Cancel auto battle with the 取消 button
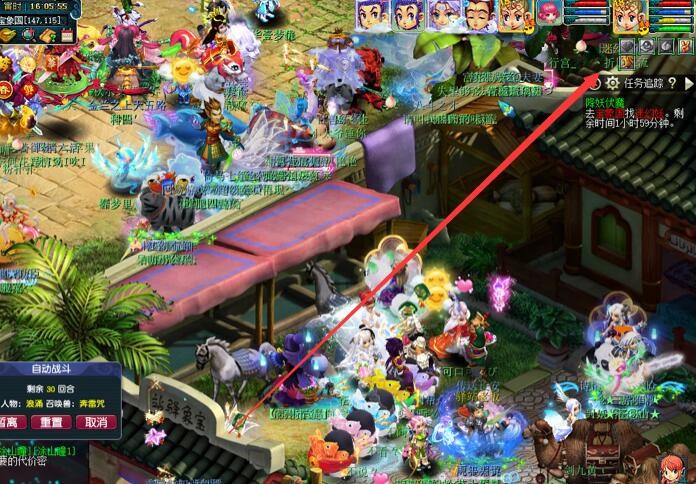This screenshot has width=696, height=484. (x=96, y=422)
